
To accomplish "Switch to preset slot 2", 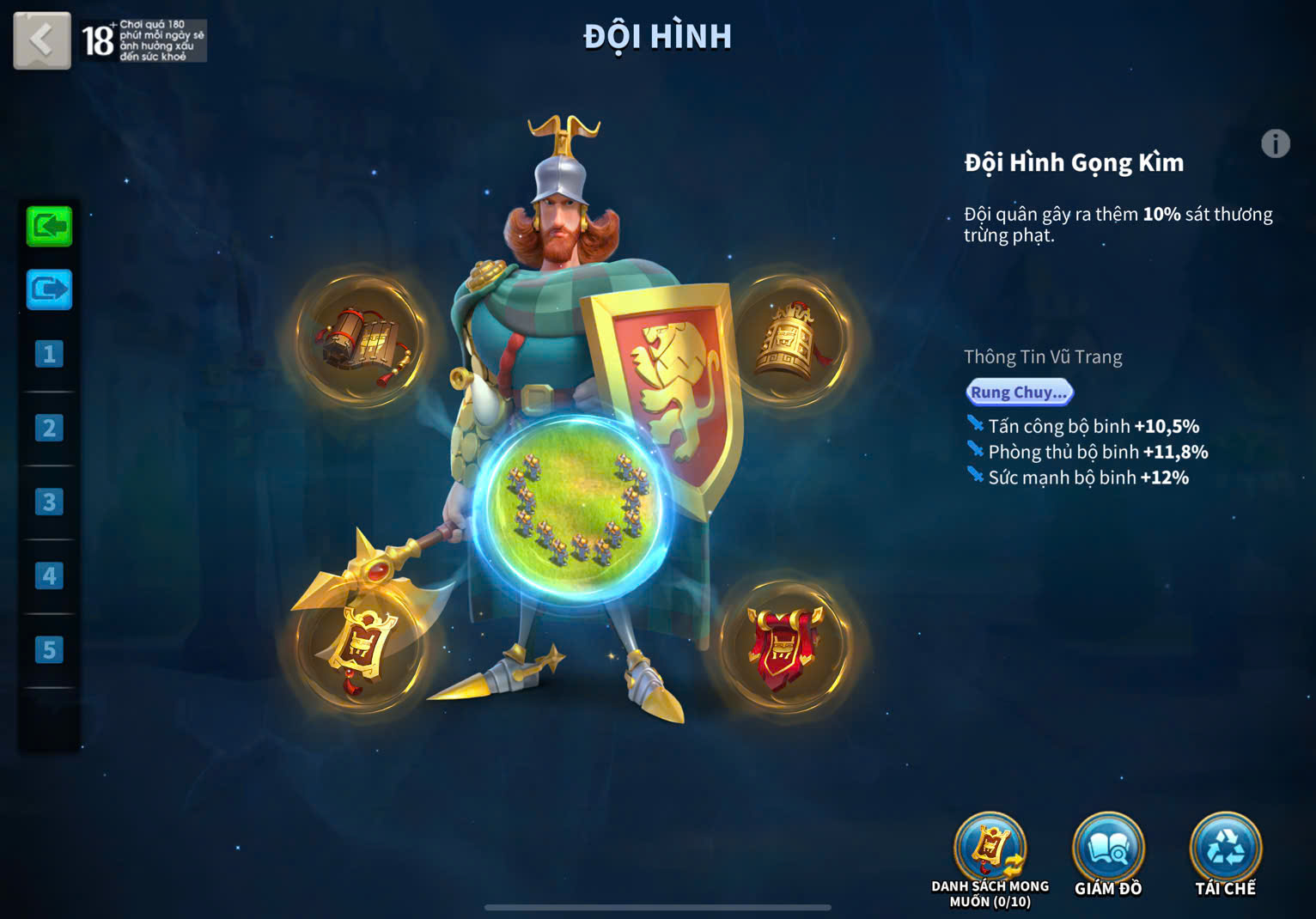I will [x=49, y=428].
